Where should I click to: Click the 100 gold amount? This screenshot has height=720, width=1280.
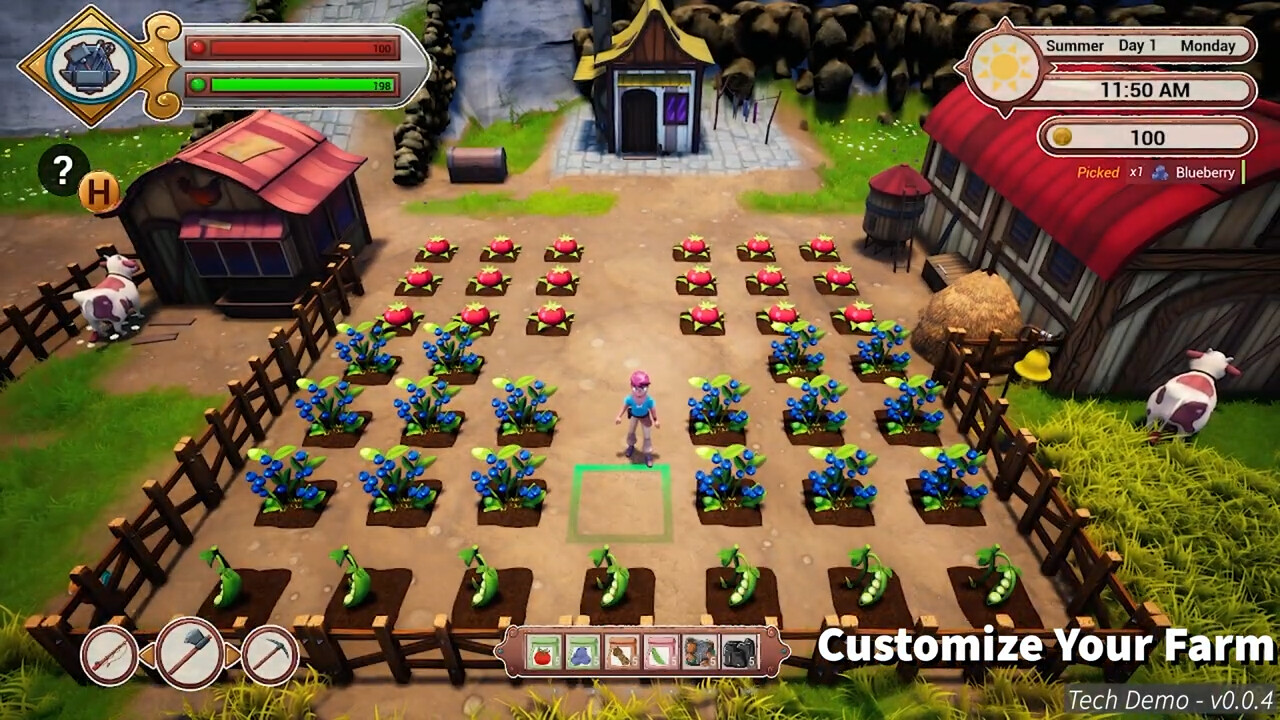click(x=1146, y=138)
